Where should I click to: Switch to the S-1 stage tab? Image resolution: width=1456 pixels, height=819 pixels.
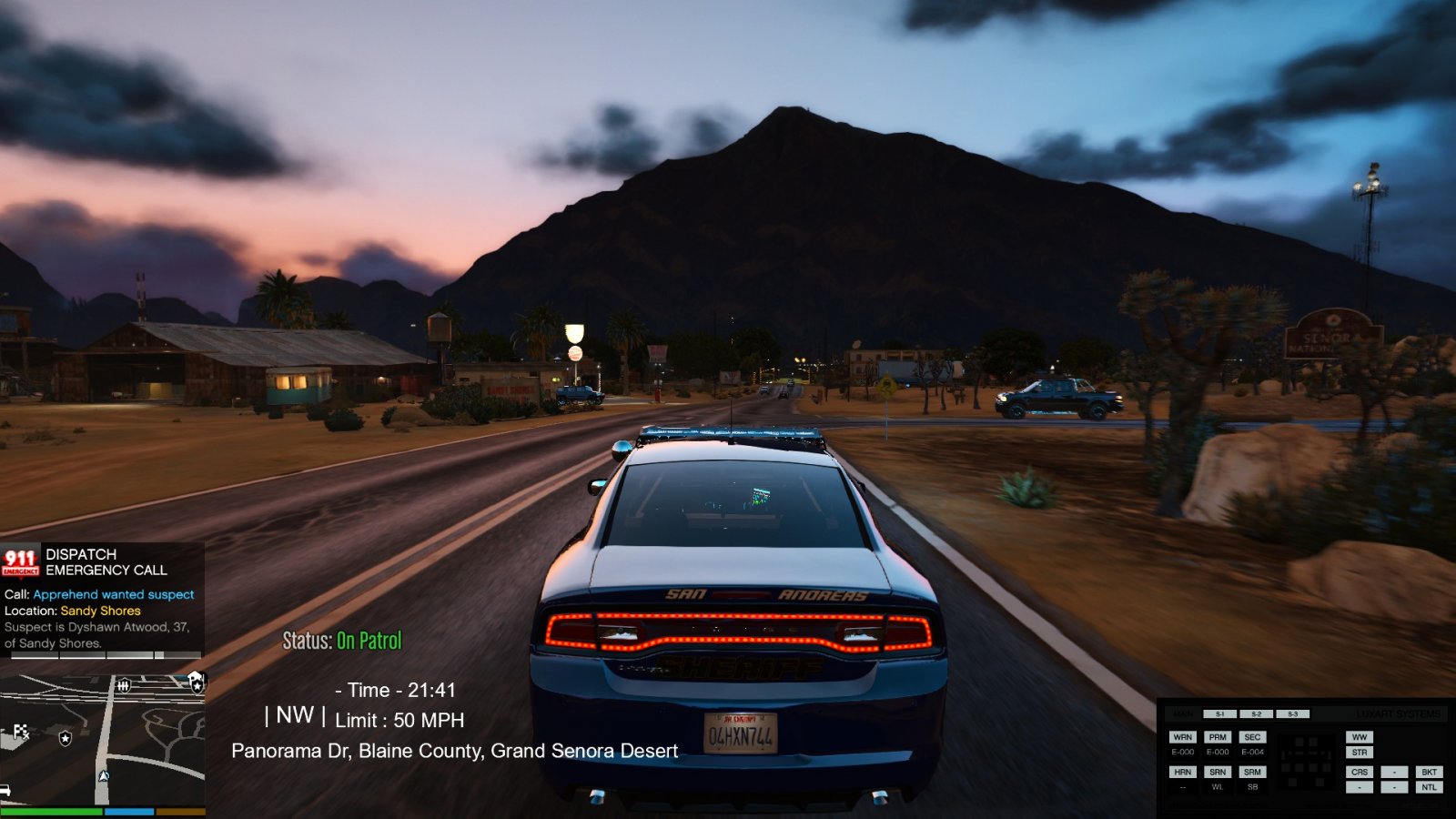point(1219,714)
